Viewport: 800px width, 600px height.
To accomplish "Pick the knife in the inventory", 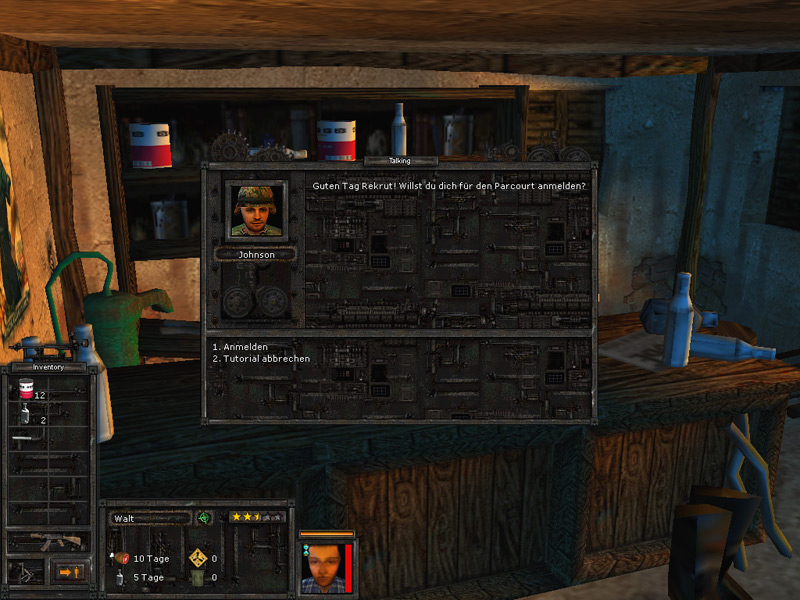I will point(26,439).
